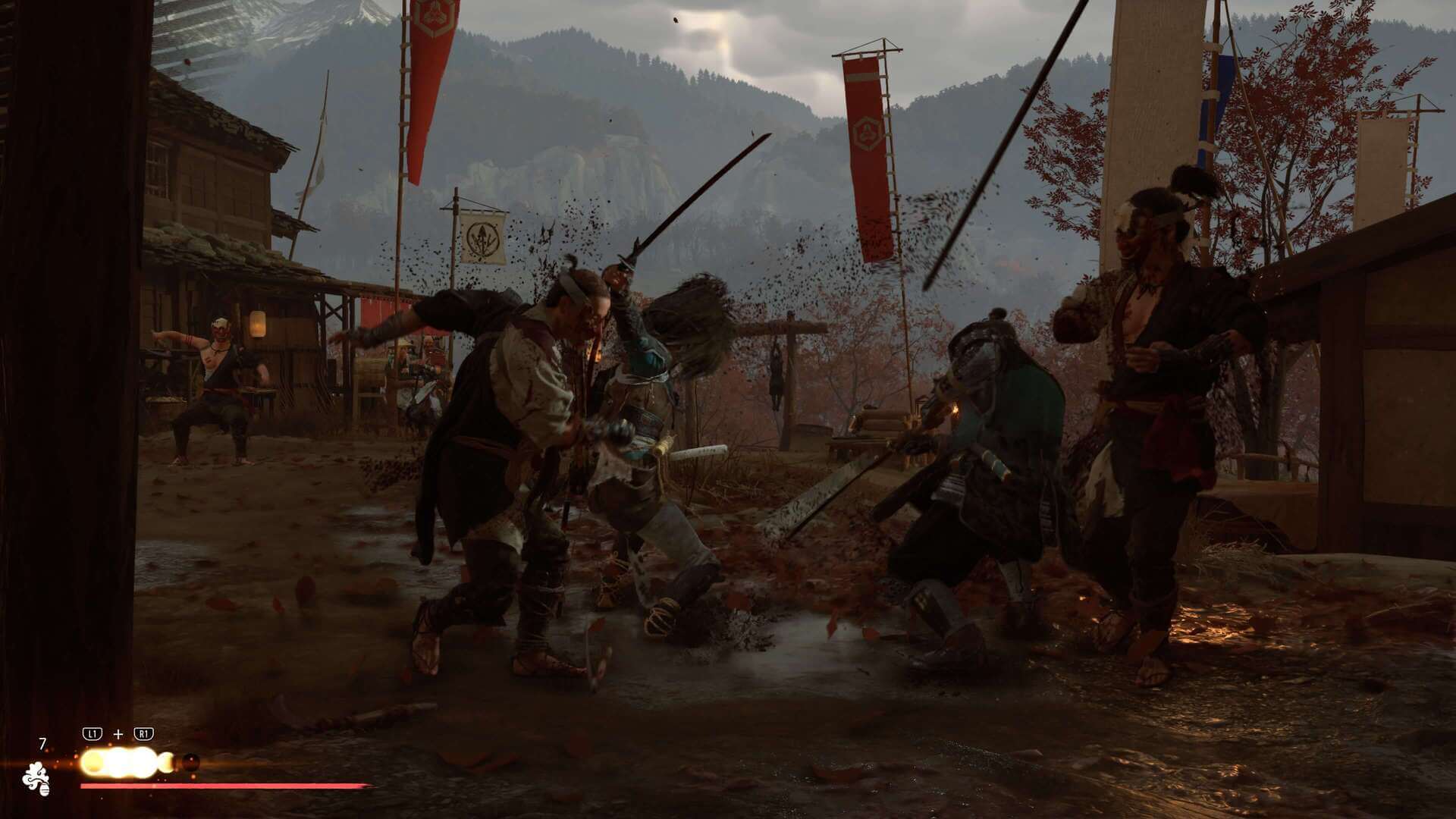Screen dimensions: 1456x819
Task: Click the third bright resolve charge icon
Action: 144,761
